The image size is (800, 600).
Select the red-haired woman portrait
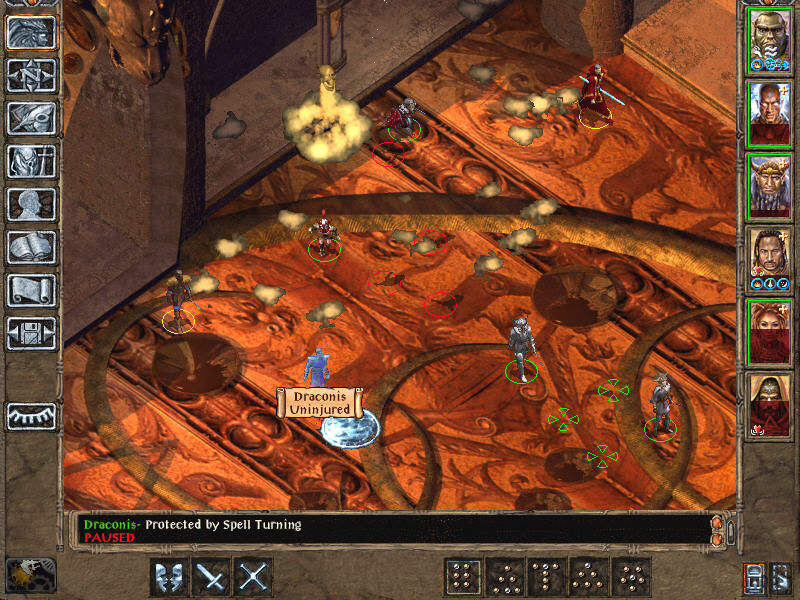coord(770,328)
